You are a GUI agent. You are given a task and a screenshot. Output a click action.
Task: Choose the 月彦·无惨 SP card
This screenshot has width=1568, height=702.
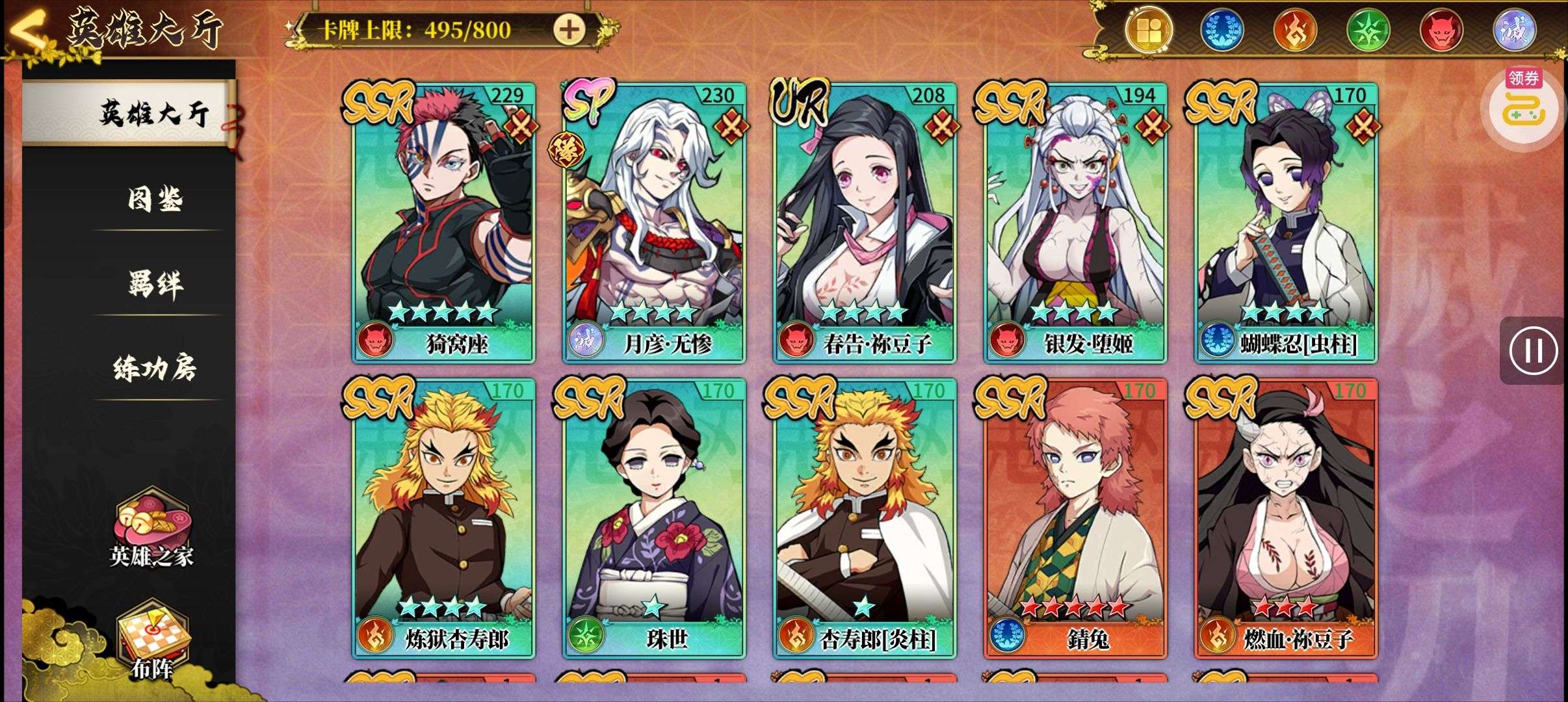click(654, 221)
